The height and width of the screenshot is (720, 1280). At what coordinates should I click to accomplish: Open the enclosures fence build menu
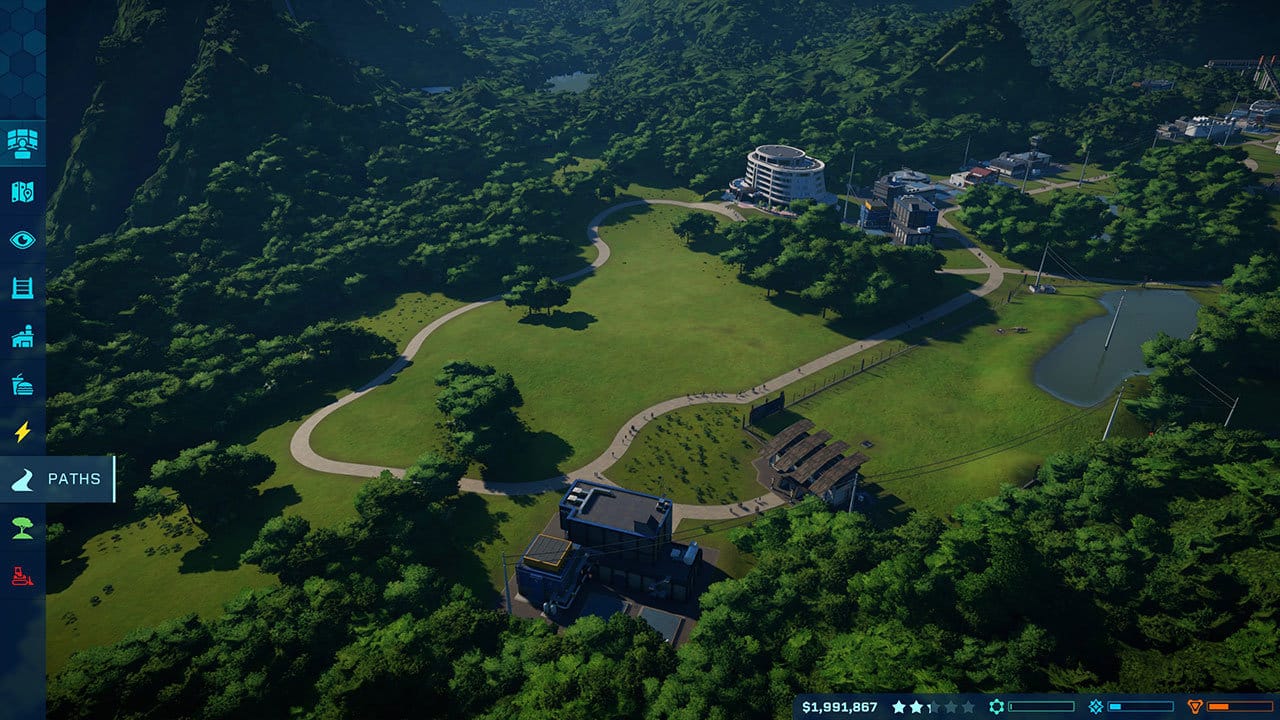(22, 287)
